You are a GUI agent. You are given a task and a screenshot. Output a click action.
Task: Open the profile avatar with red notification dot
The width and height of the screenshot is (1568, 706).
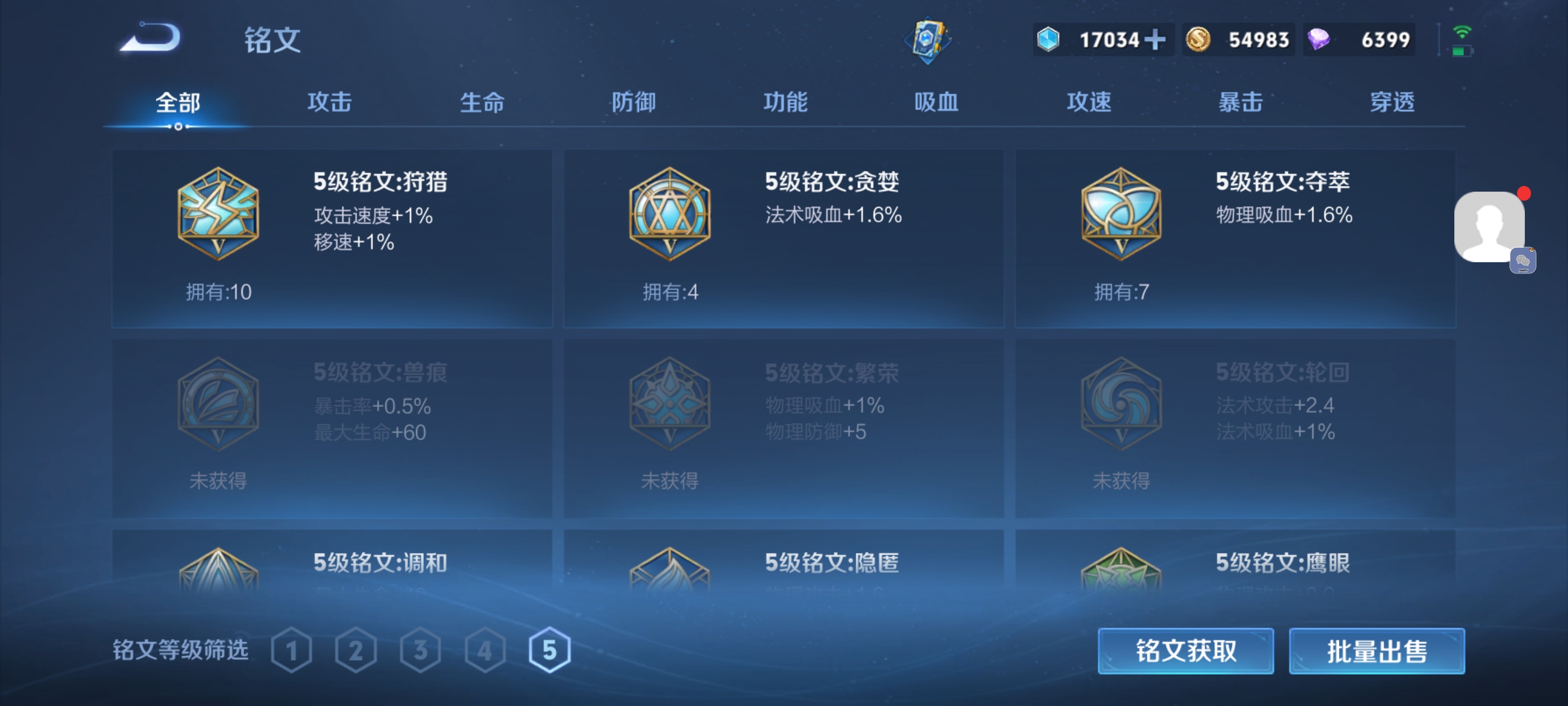pyautogui.click(x=1488, y=227)
